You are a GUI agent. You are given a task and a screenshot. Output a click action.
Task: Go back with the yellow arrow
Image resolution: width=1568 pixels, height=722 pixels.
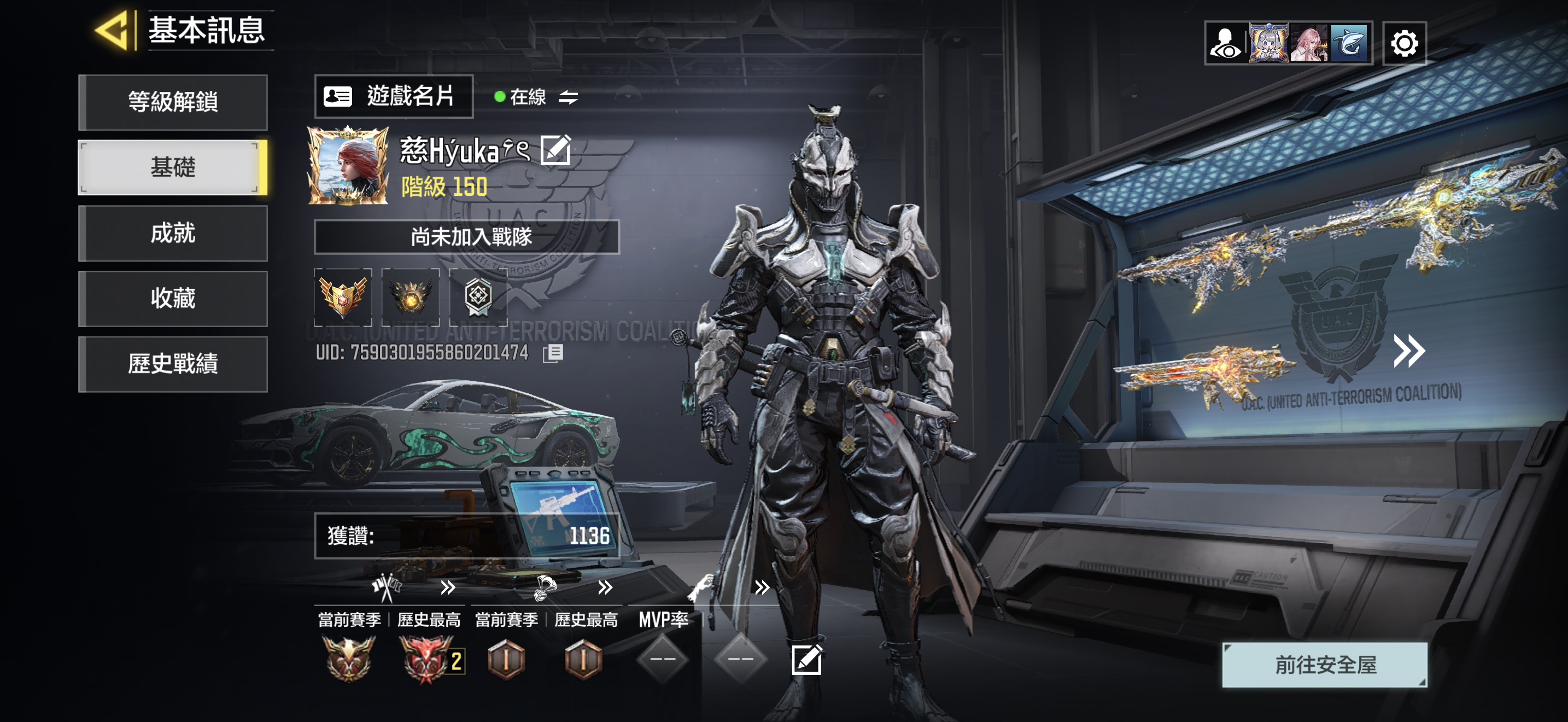pos(113,31)
